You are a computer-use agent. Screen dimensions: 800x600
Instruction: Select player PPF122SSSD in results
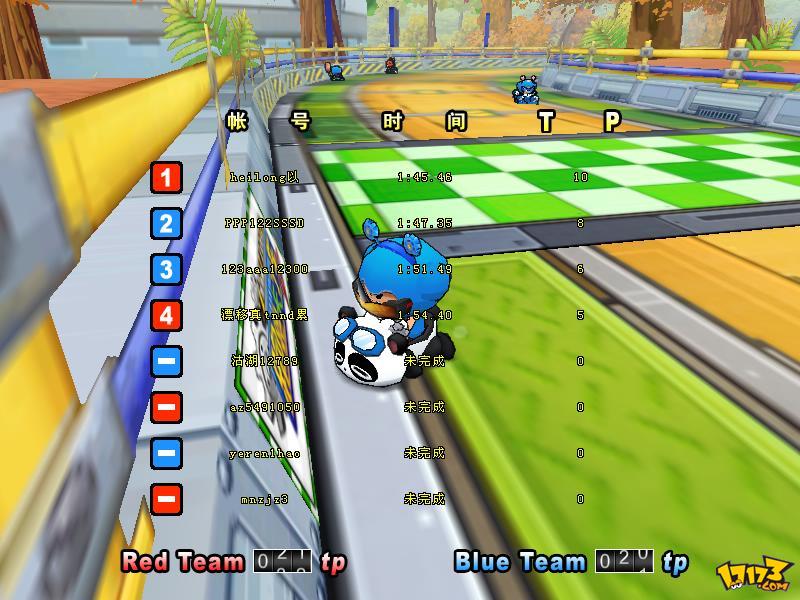coord(264,223)
